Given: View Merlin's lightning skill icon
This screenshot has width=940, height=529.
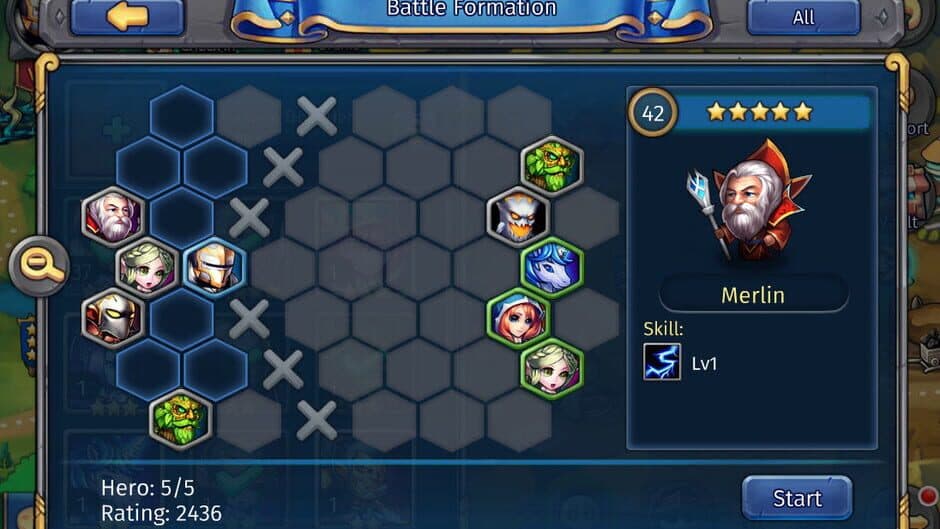Looking at the screenshot, I should coord(662,362).
